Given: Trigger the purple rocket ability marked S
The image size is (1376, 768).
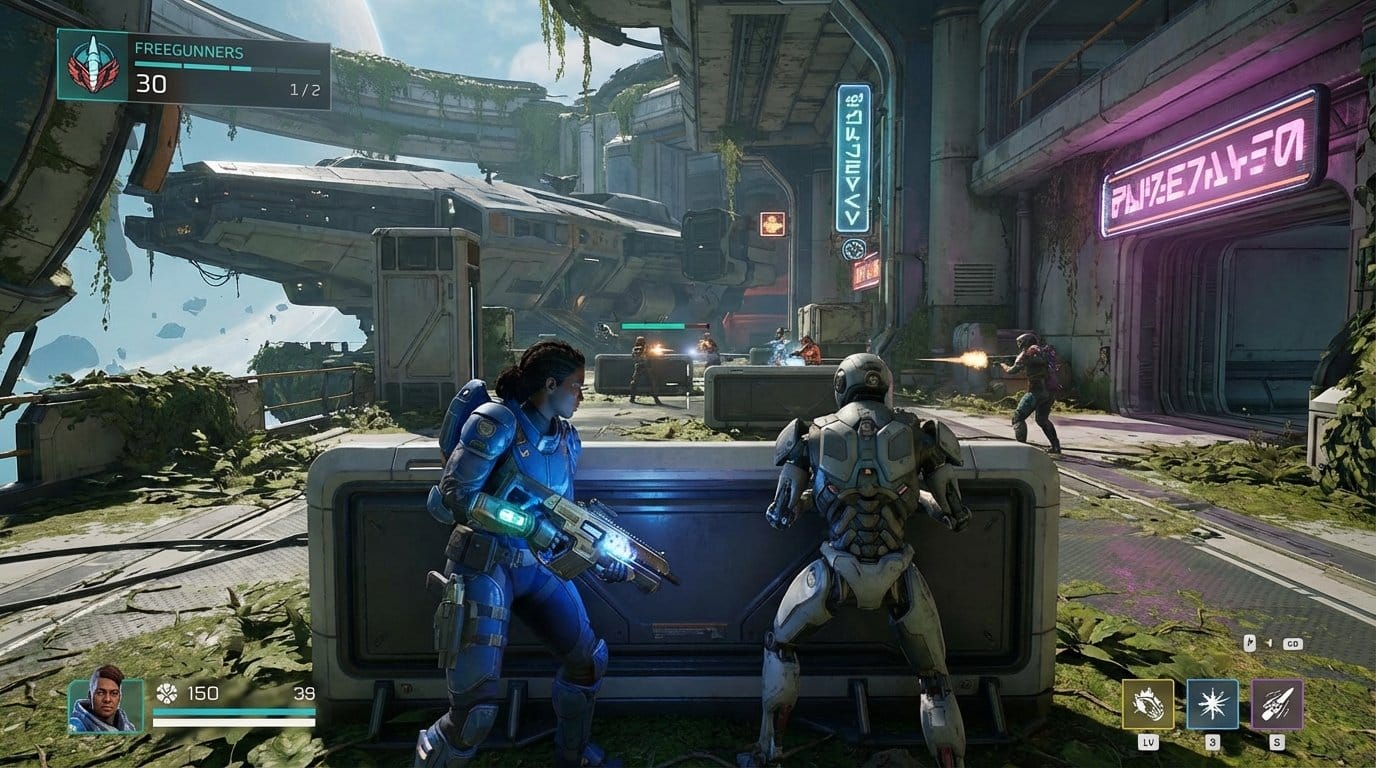Looking at the screenshot, I should tap(1277, 703).
